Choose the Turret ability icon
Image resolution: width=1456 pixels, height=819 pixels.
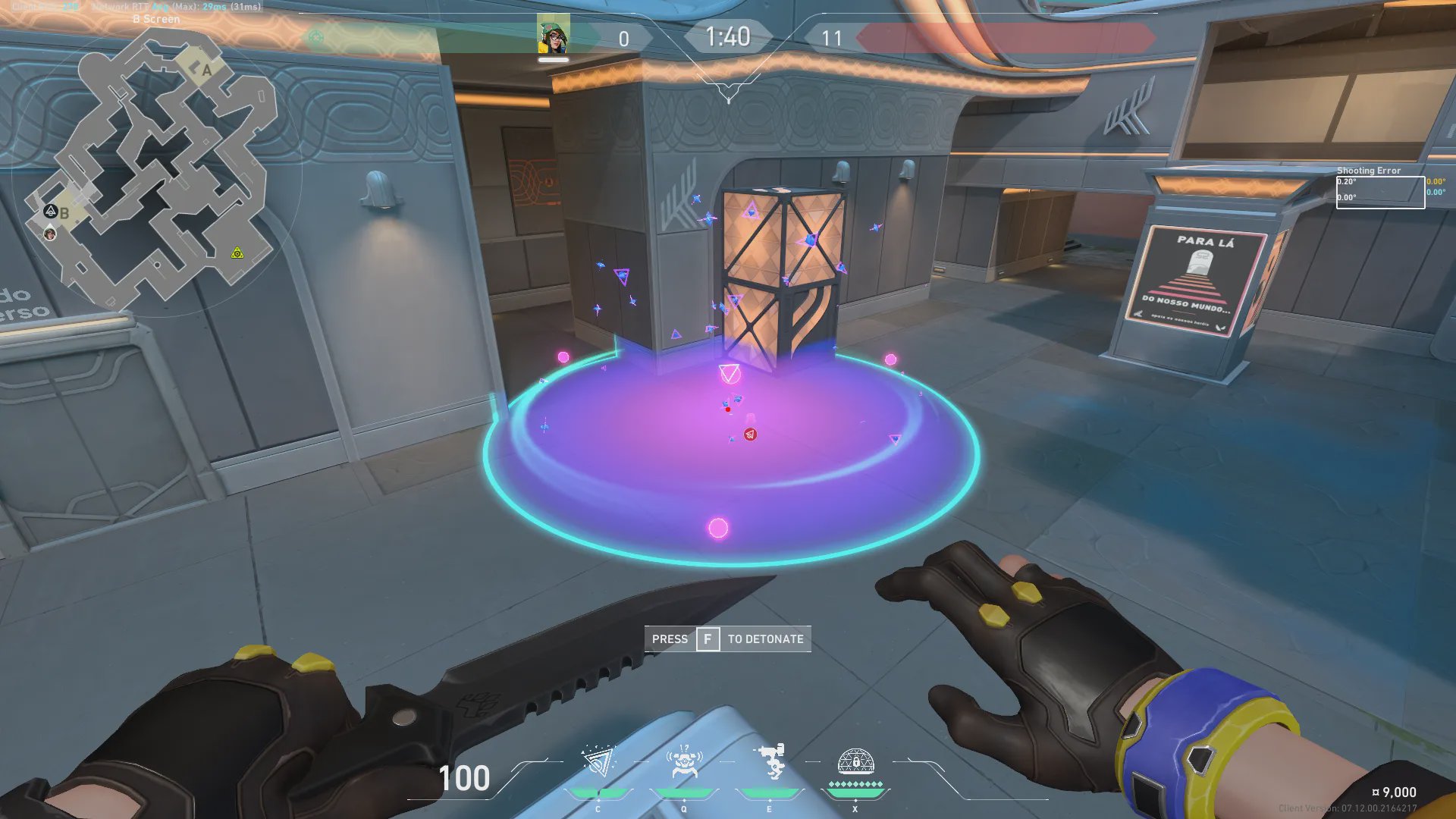[770, 761]
